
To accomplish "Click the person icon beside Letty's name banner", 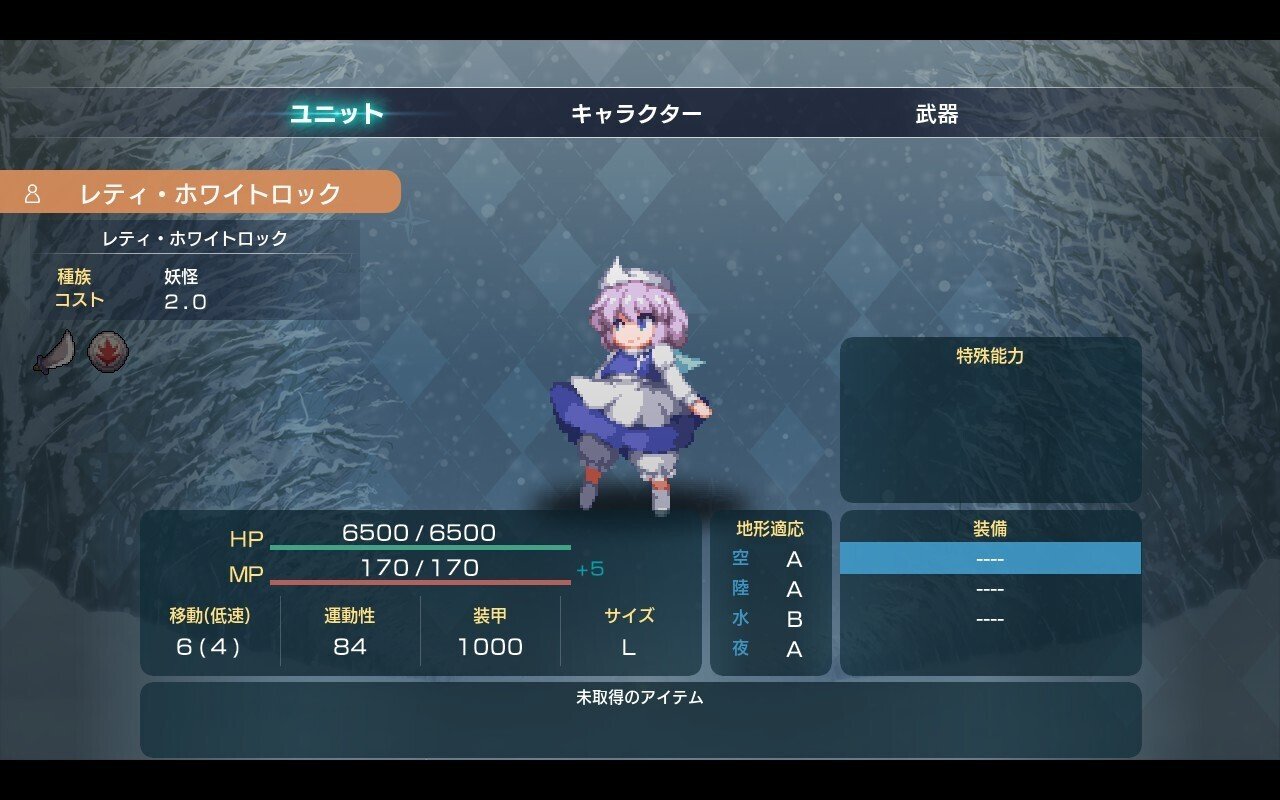I will point(34,194).
